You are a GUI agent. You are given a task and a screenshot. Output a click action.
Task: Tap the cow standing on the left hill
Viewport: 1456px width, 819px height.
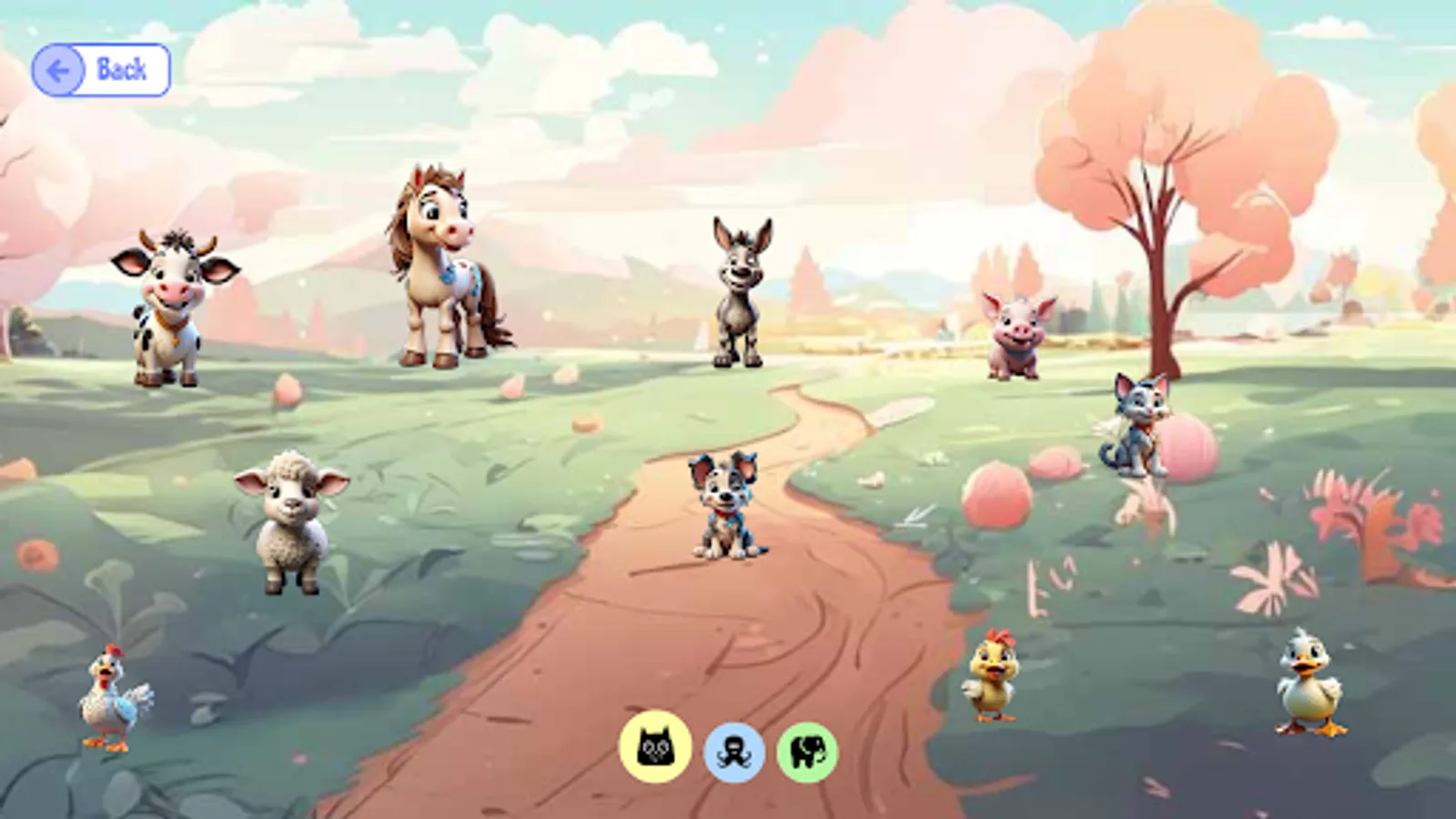coord(168,309)
